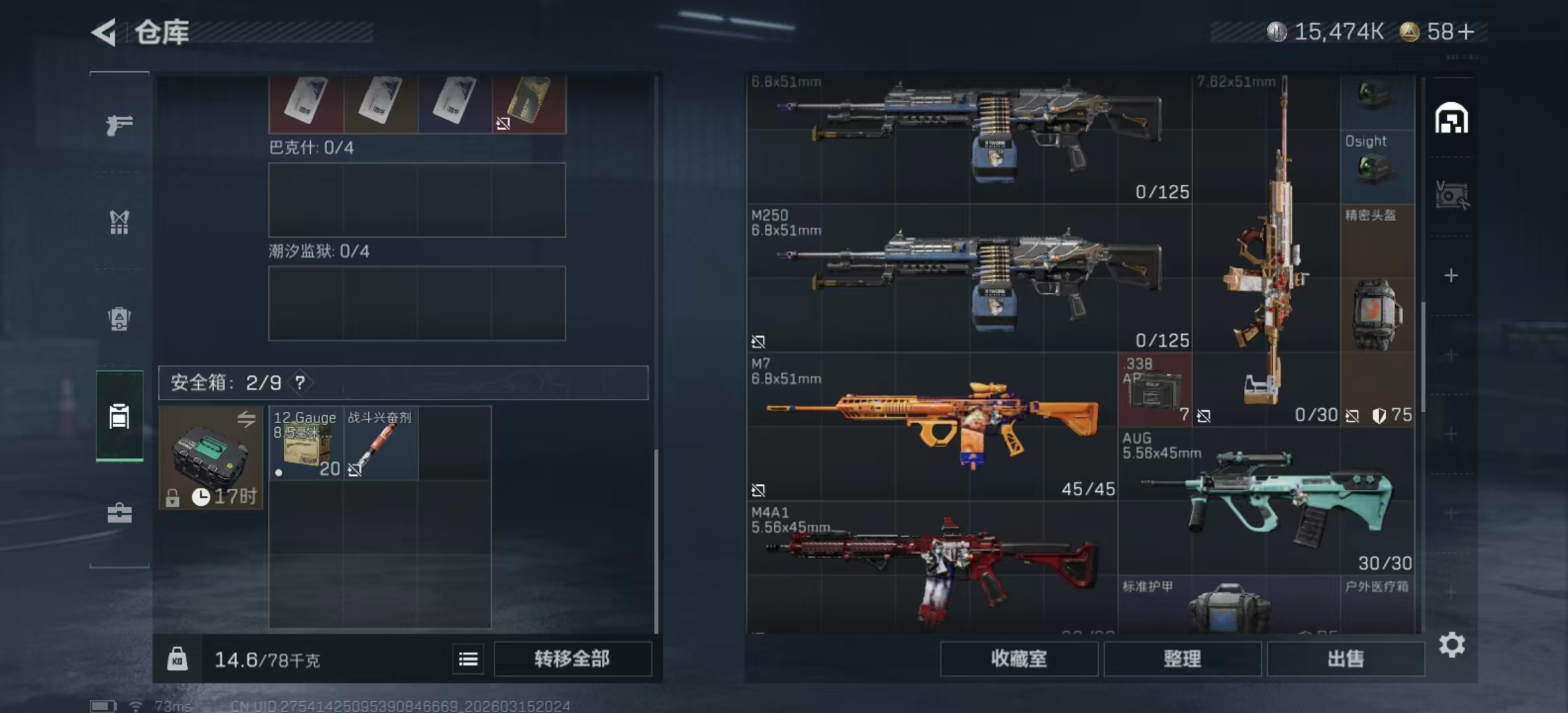This screenshot has height=713, width=1568.
Task: Tap the back arrow next to 仓库 title
Action: click(x=104, y=31)
